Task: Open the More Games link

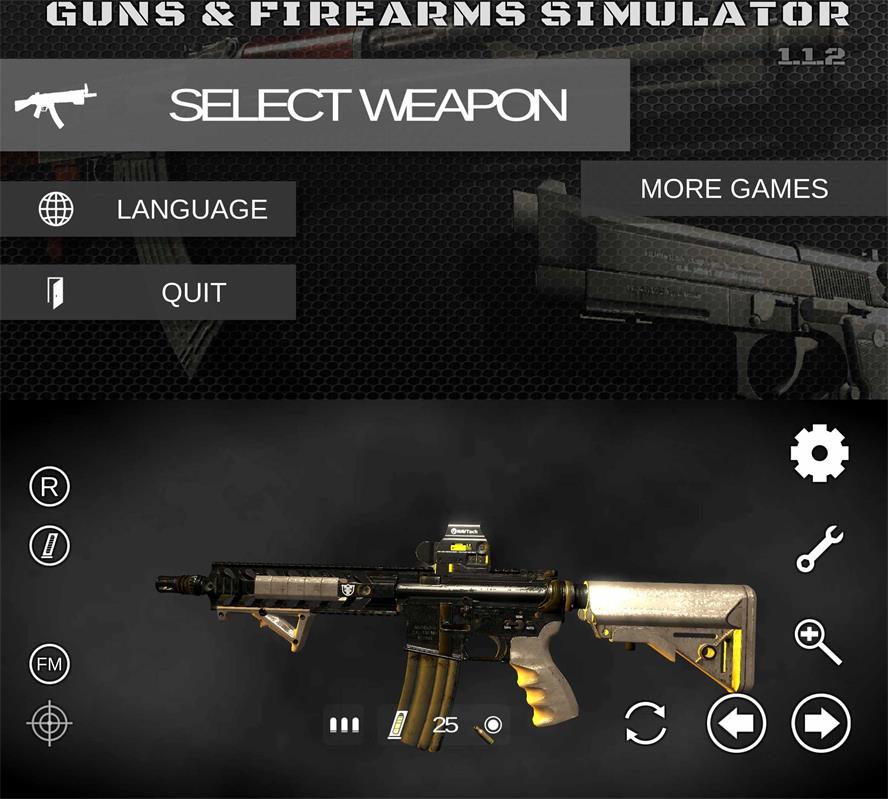Action: pos(734,189)
